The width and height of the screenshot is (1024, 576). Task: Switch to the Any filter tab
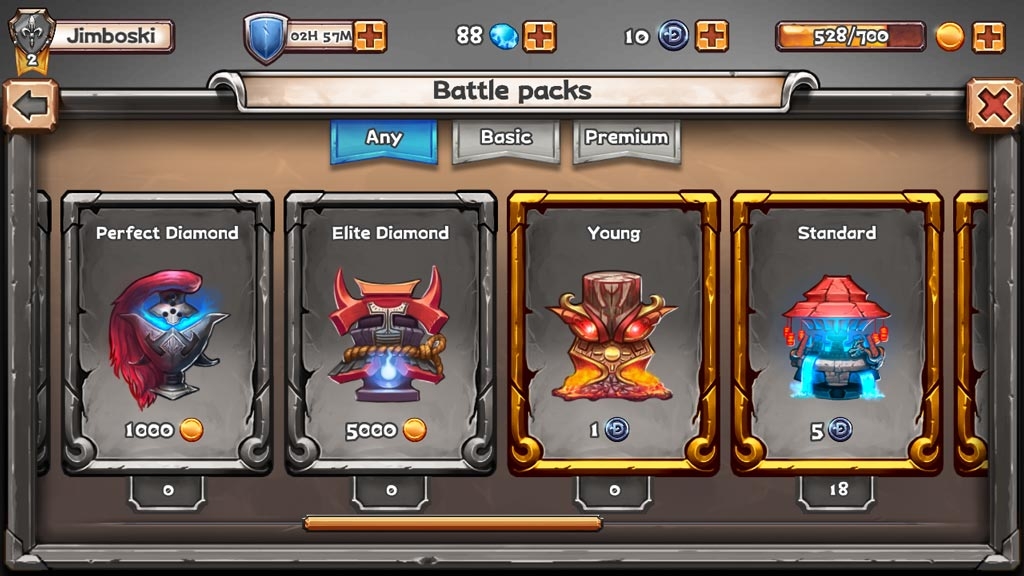[x=384, y=139]
